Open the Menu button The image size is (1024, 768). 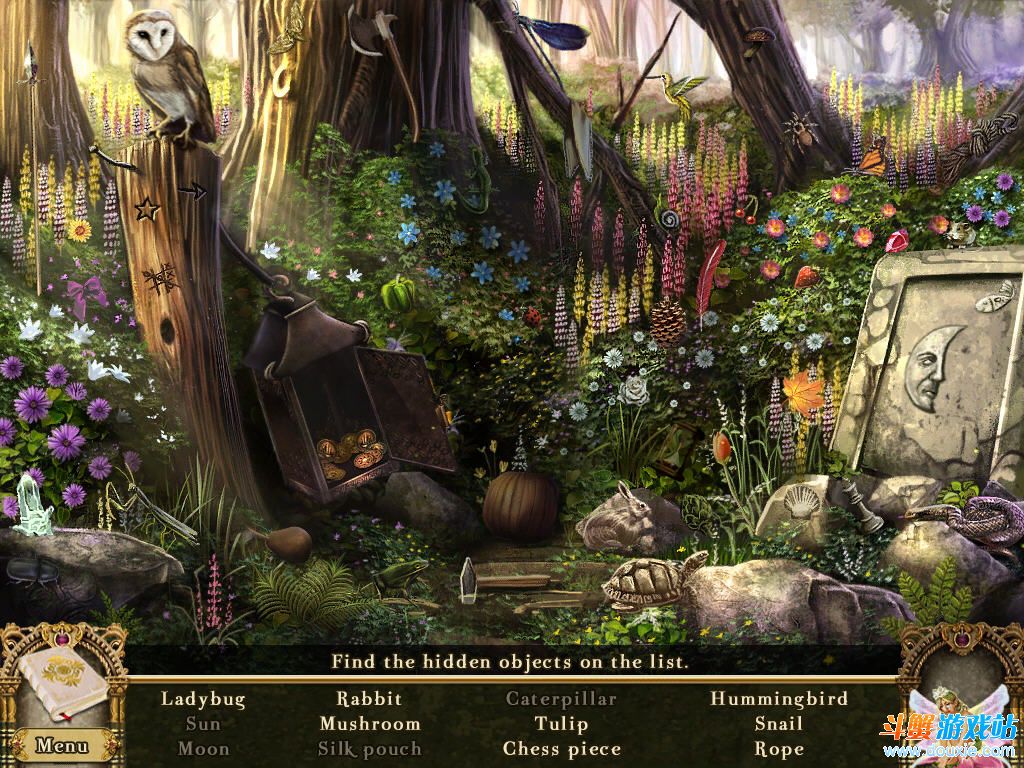(61, 745)
